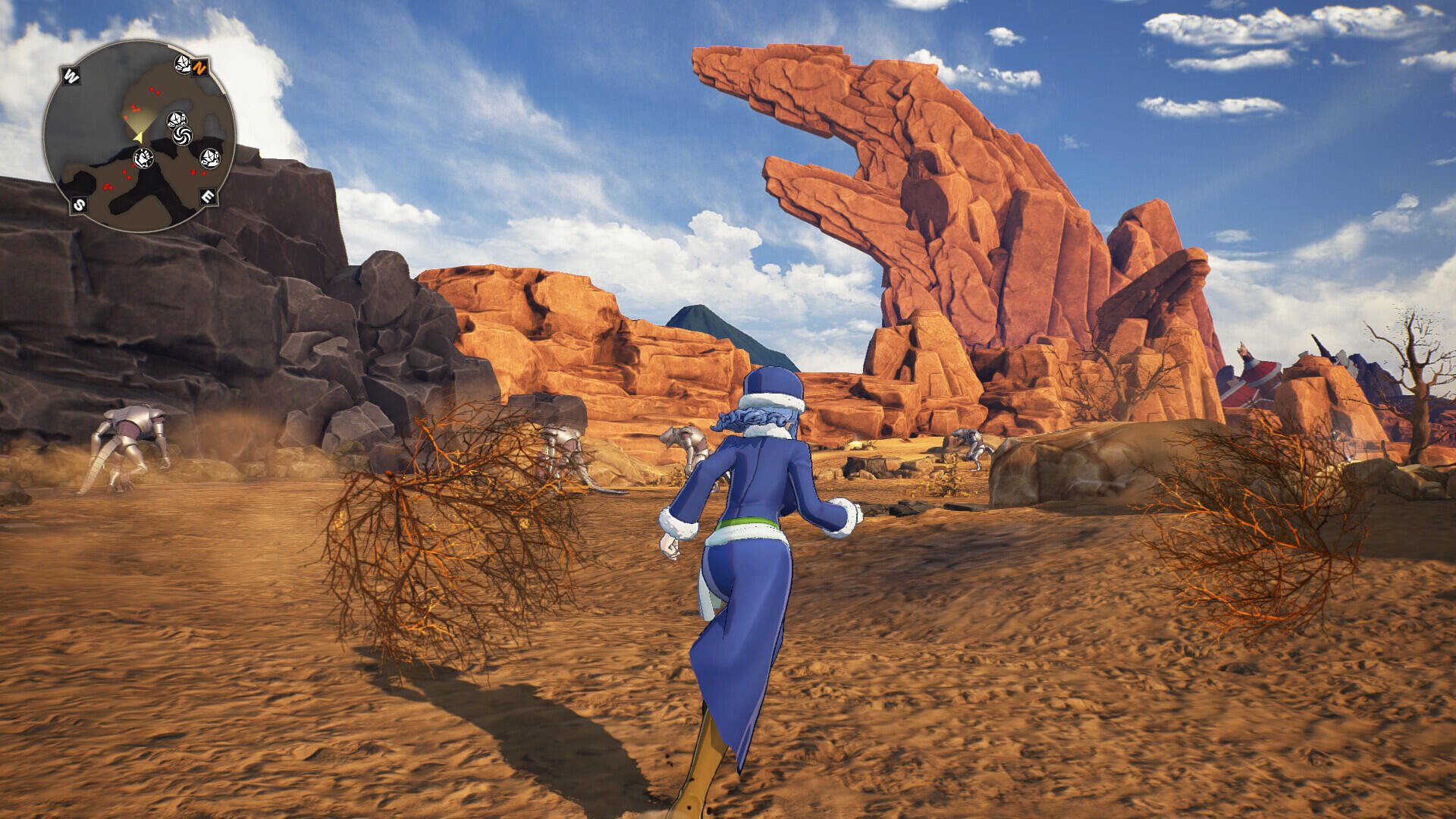Click a red enemy dot in the minimap's south area
This screenshot has width=1456, height=819.
[x=108, y=187]
